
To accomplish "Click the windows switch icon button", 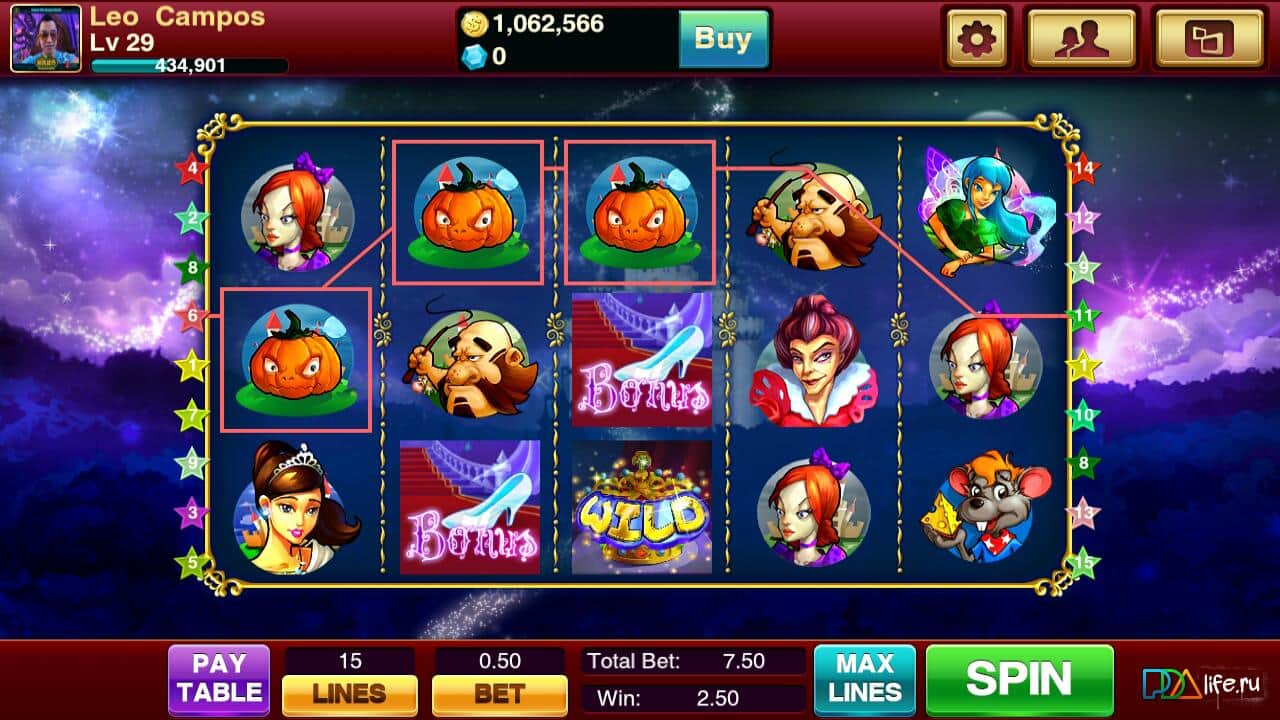I will click(1208, 39).
